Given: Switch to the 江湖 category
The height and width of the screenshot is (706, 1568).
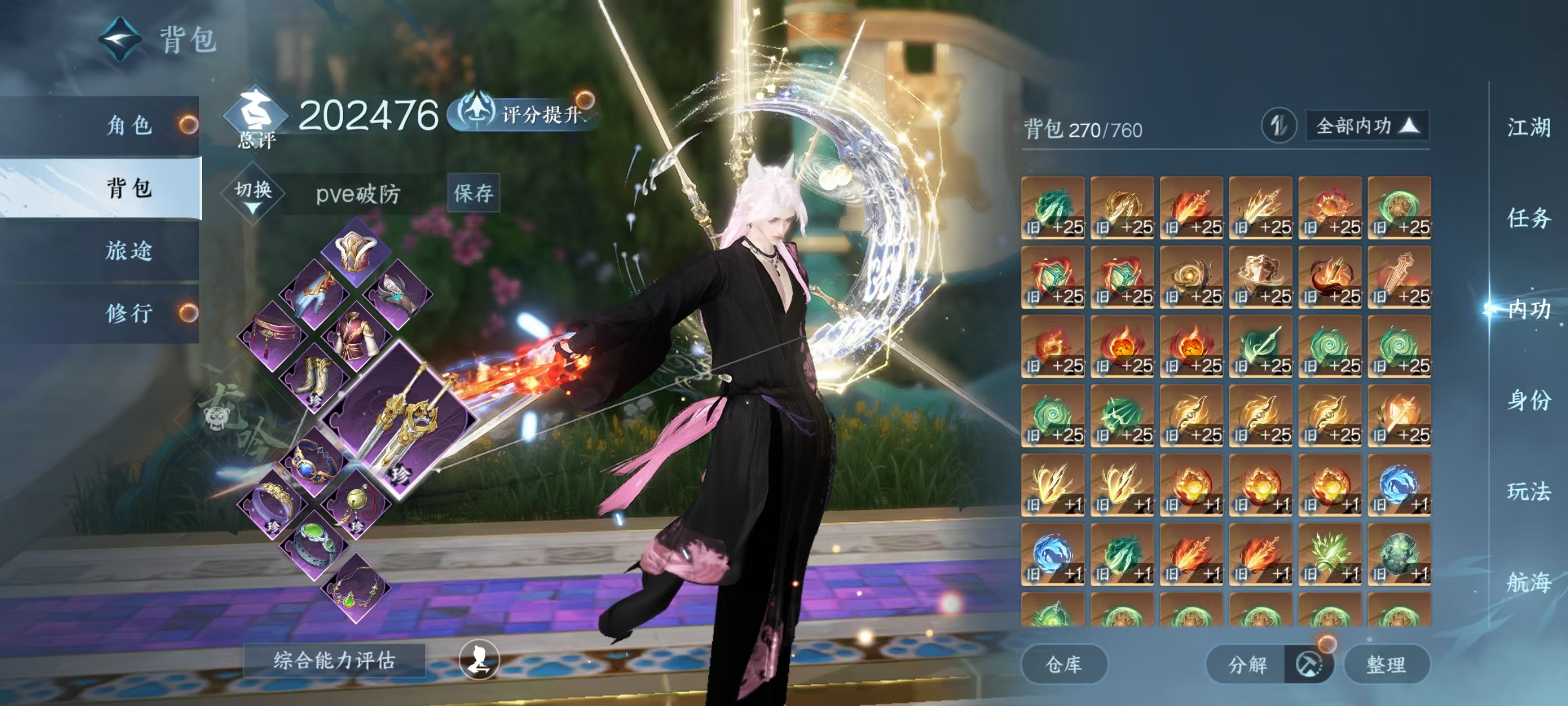Looking at the screenshot, I should [x=1528, y=128].
